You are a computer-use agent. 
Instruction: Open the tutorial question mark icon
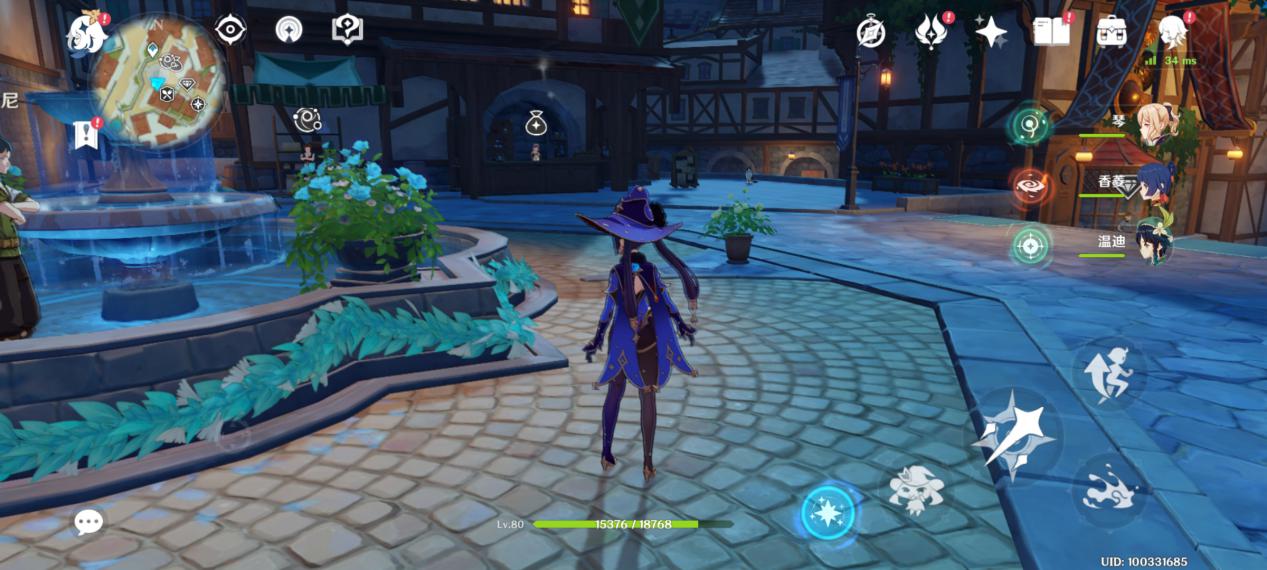coord(347,30)
